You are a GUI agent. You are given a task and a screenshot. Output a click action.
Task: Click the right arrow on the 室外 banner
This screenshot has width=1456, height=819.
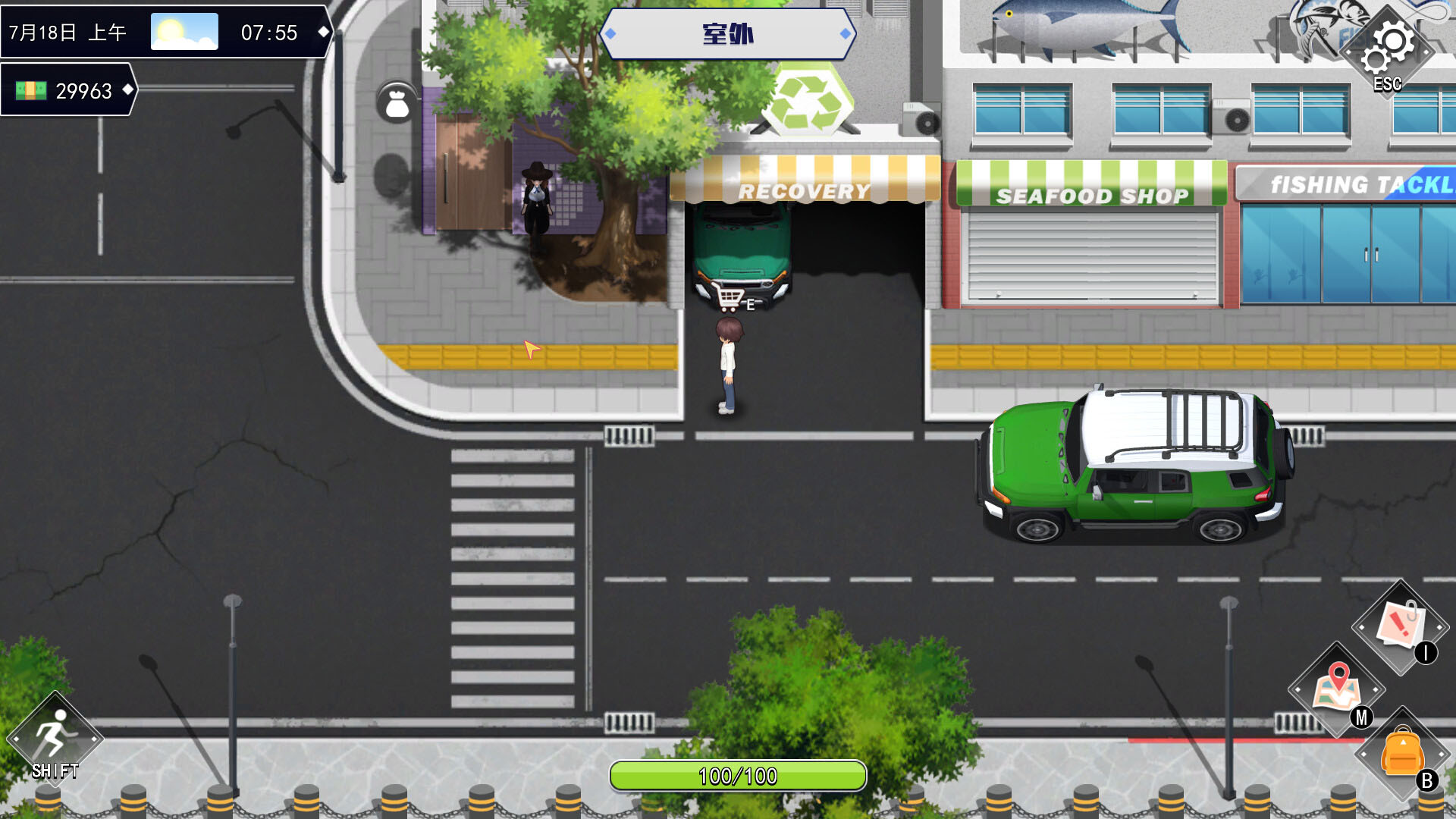(844, 33)
